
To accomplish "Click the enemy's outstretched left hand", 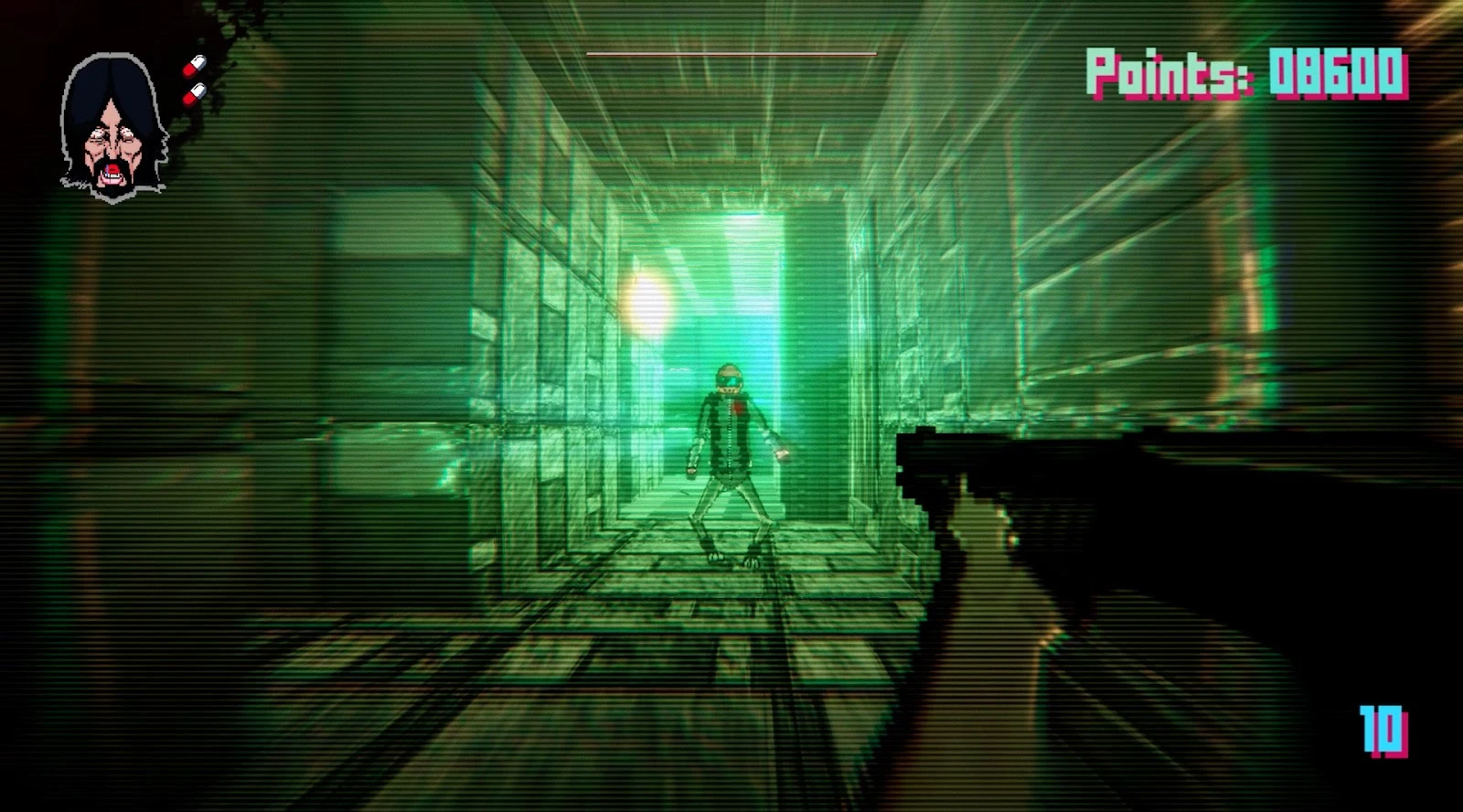I will [779, 454].
